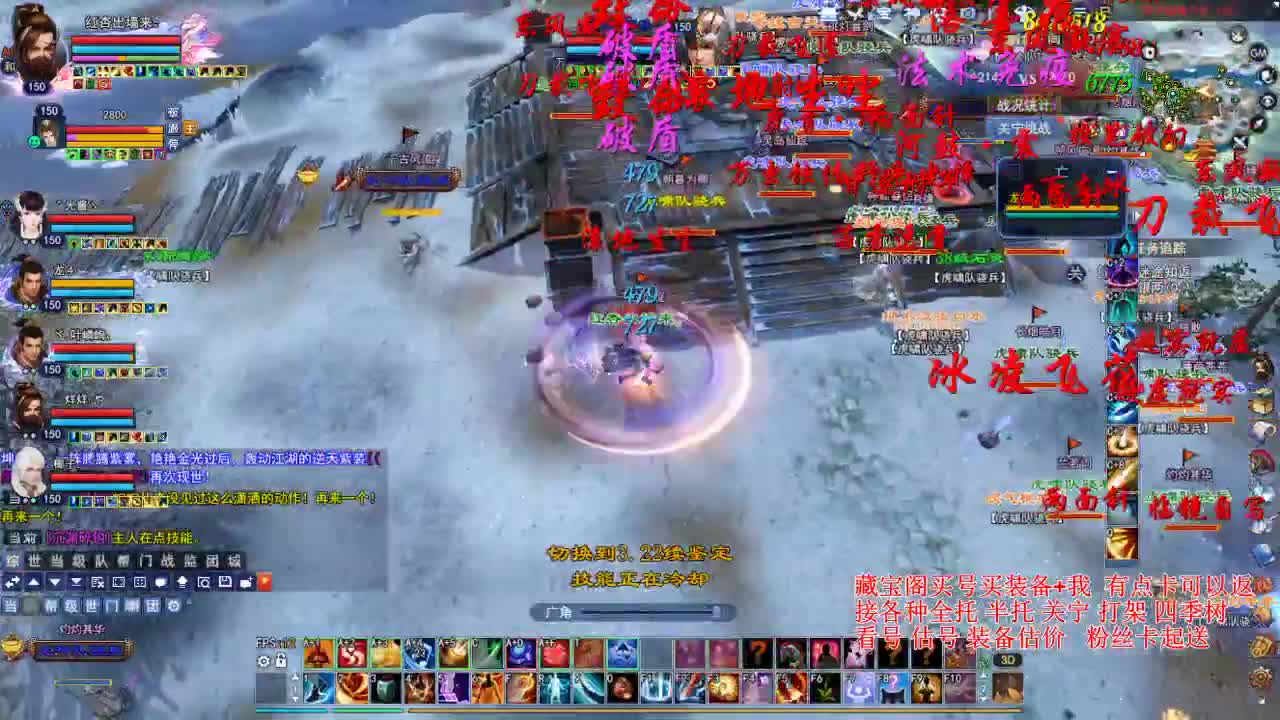Open the 战况统计 battle statistics panel
Screen dimensions: 1280x720
1025,104
